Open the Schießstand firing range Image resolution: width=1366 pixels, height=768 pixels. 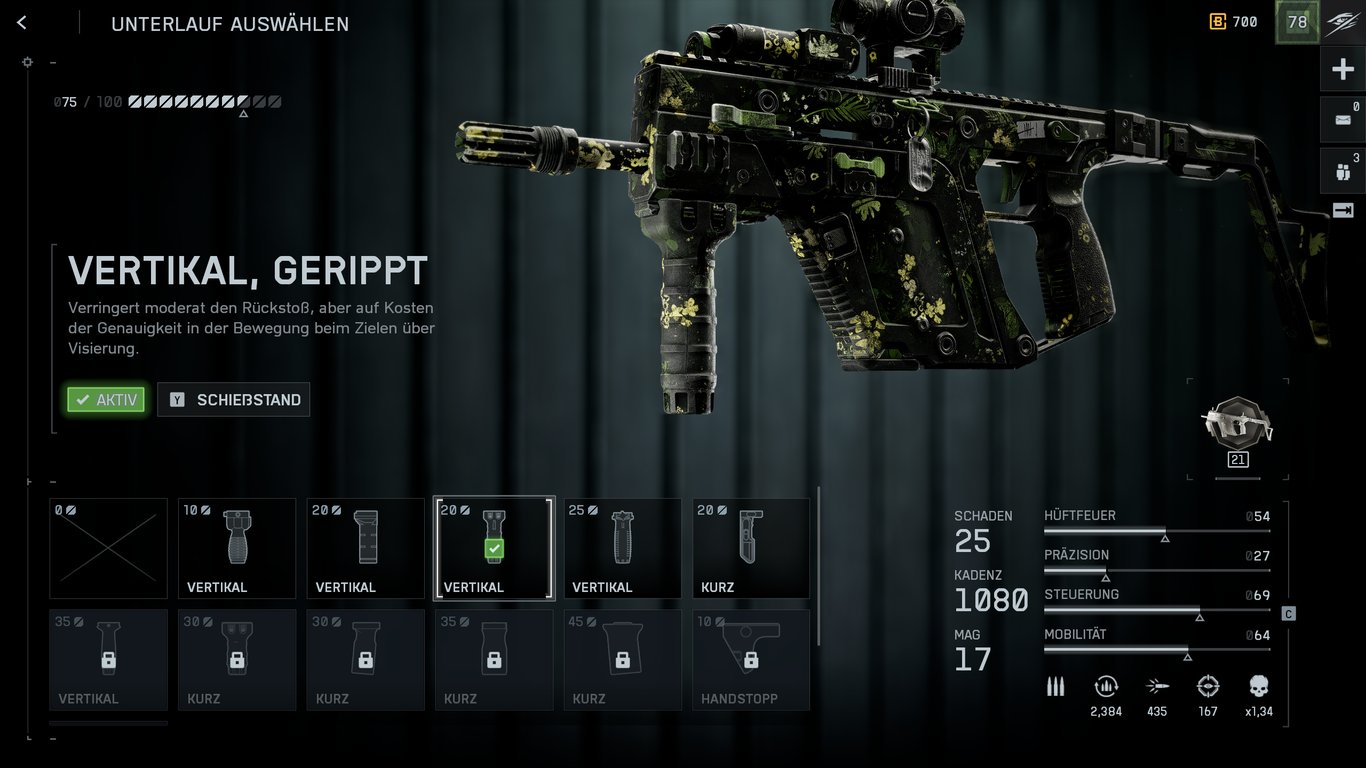pos(234,400)
